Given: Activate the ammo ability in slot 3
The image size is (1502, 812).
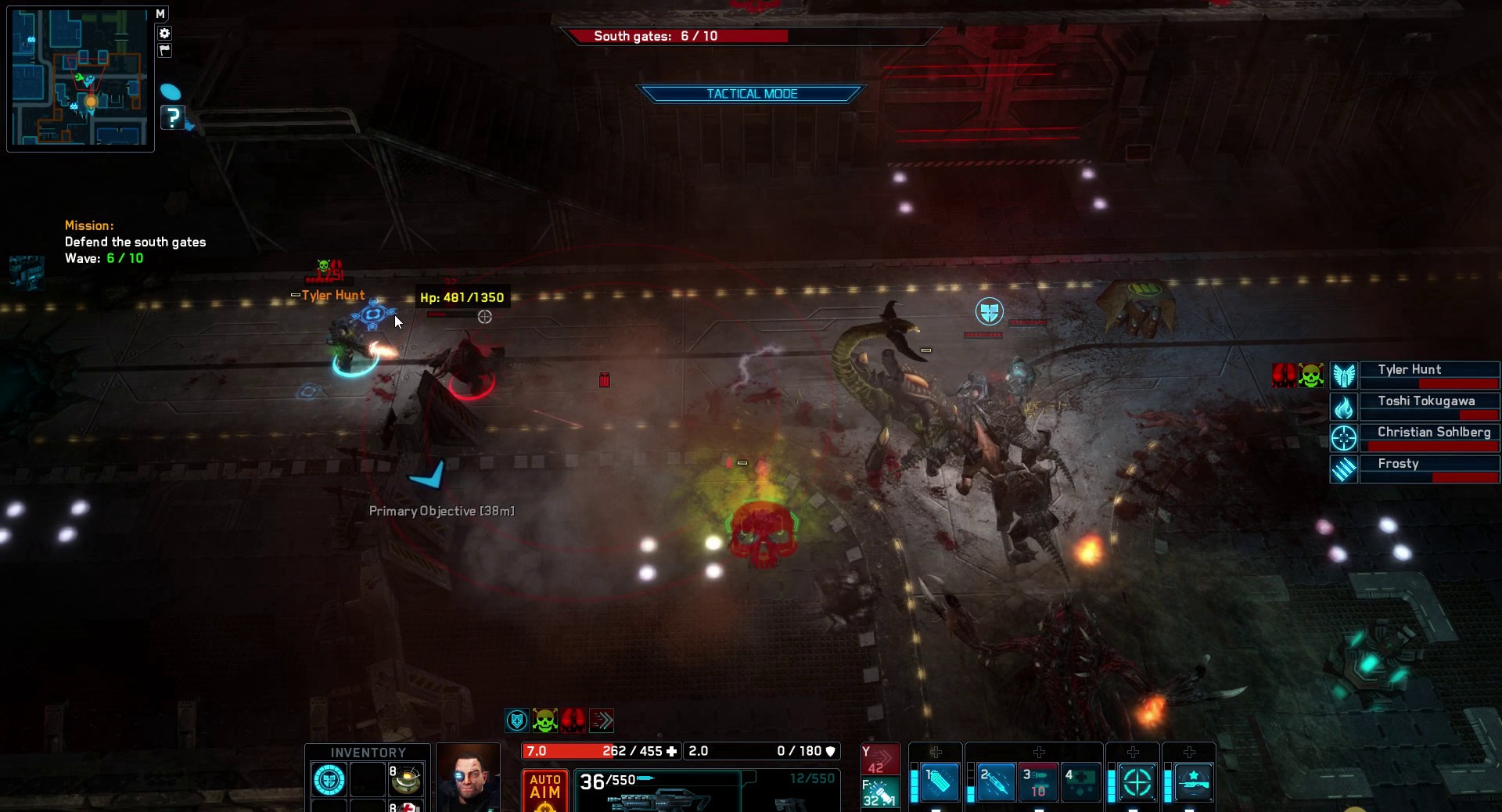Looking at the screenshot, I should 1038,781.
